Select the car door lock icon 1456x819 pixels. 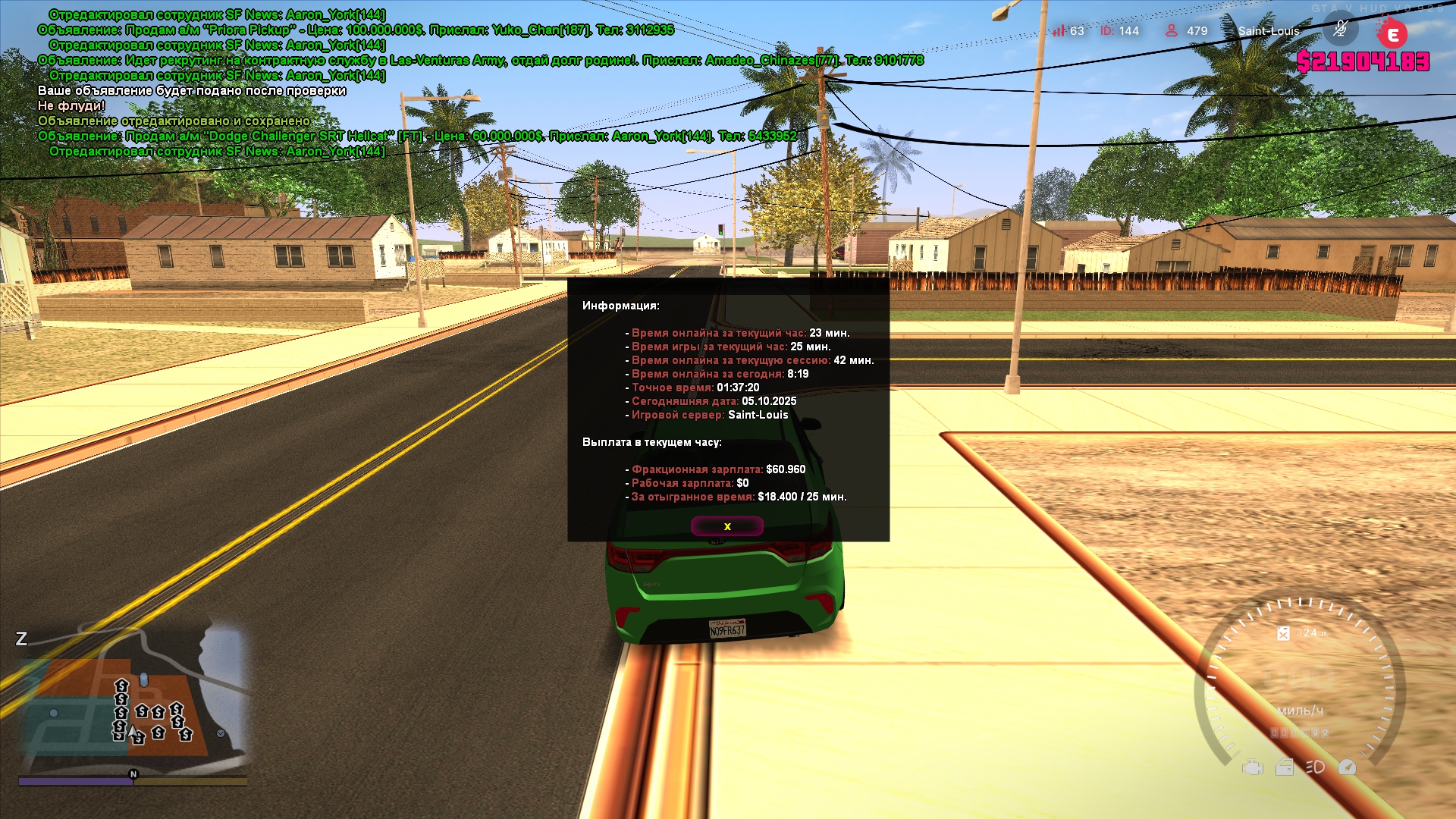tap(1285, 767)
